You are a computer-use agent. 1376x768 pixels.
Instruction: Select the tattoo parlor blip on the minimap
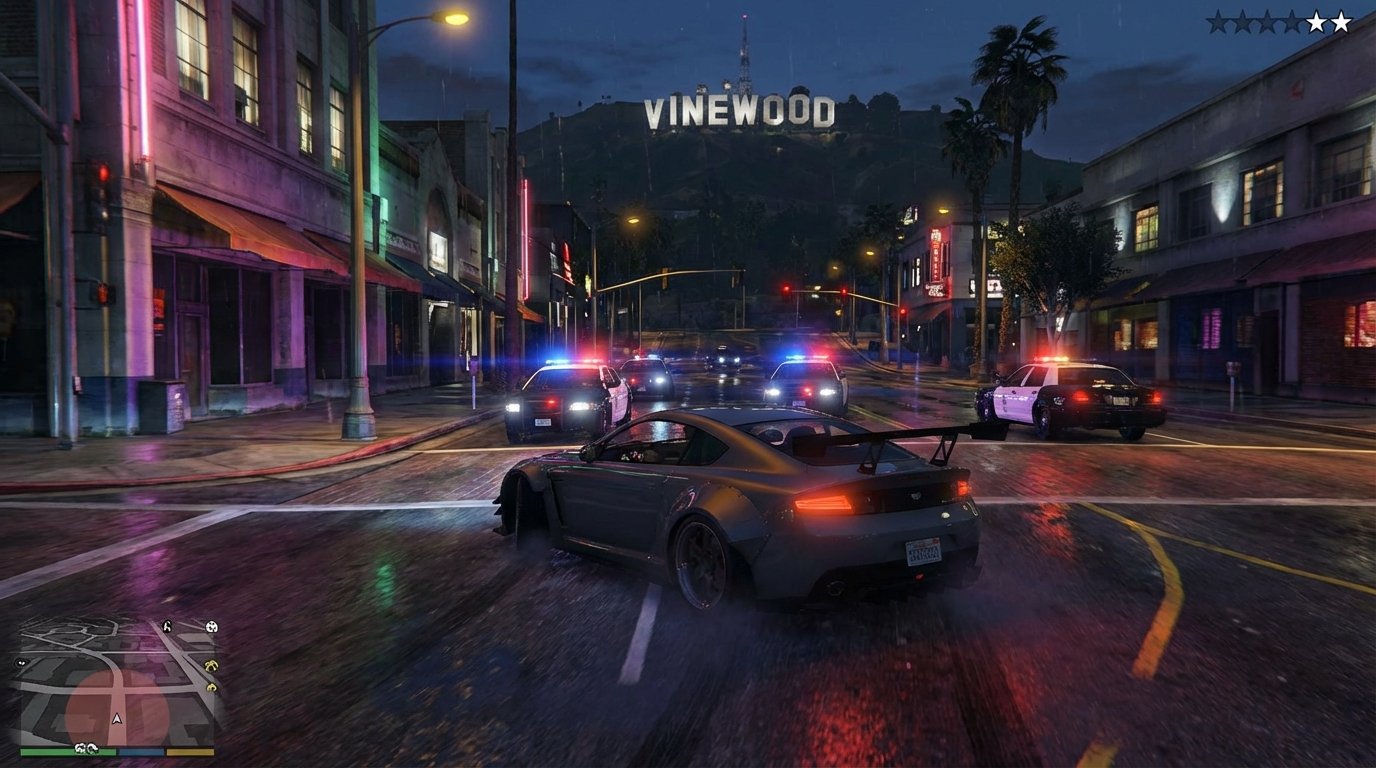click(210, 686)
